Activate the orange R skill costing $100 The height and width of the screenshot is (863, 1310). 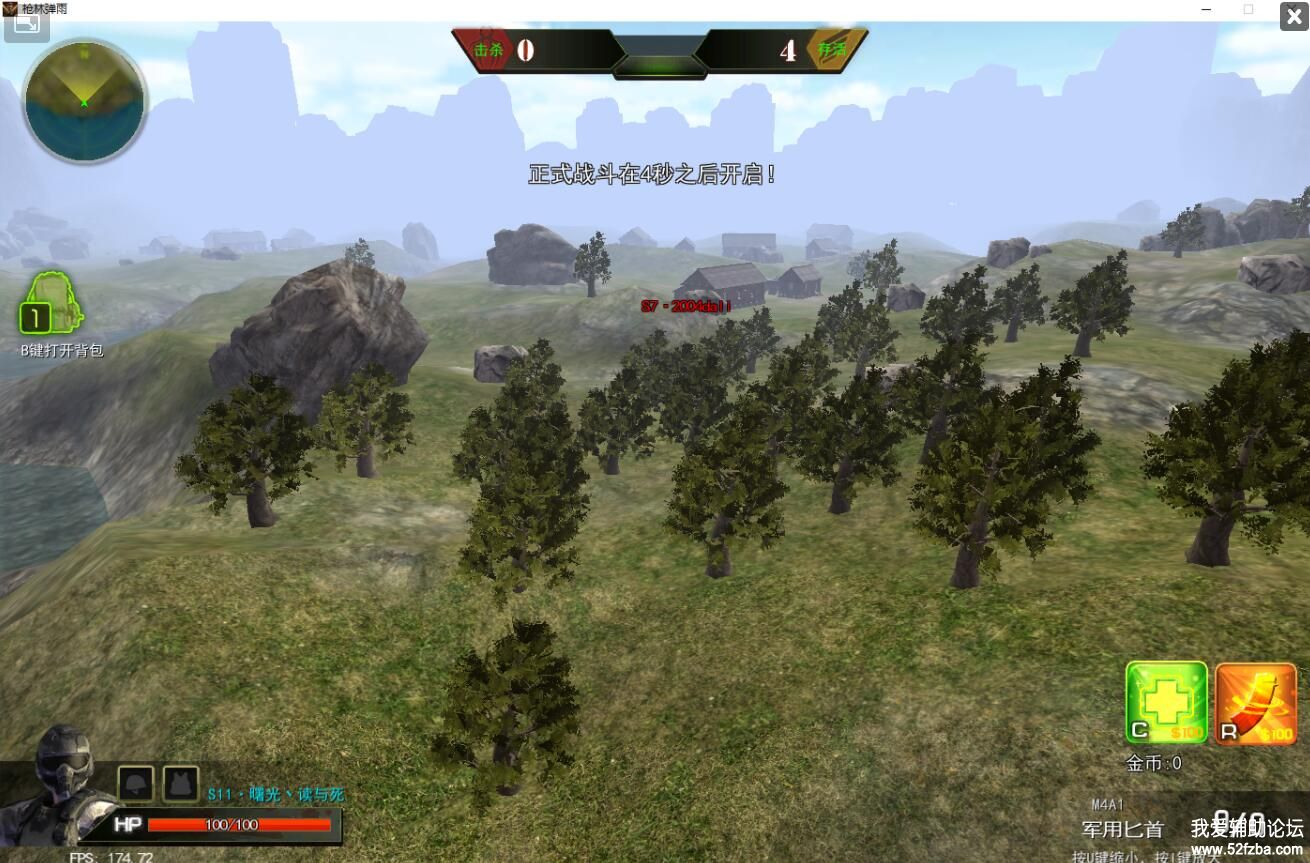click(x=1256, y=702)
